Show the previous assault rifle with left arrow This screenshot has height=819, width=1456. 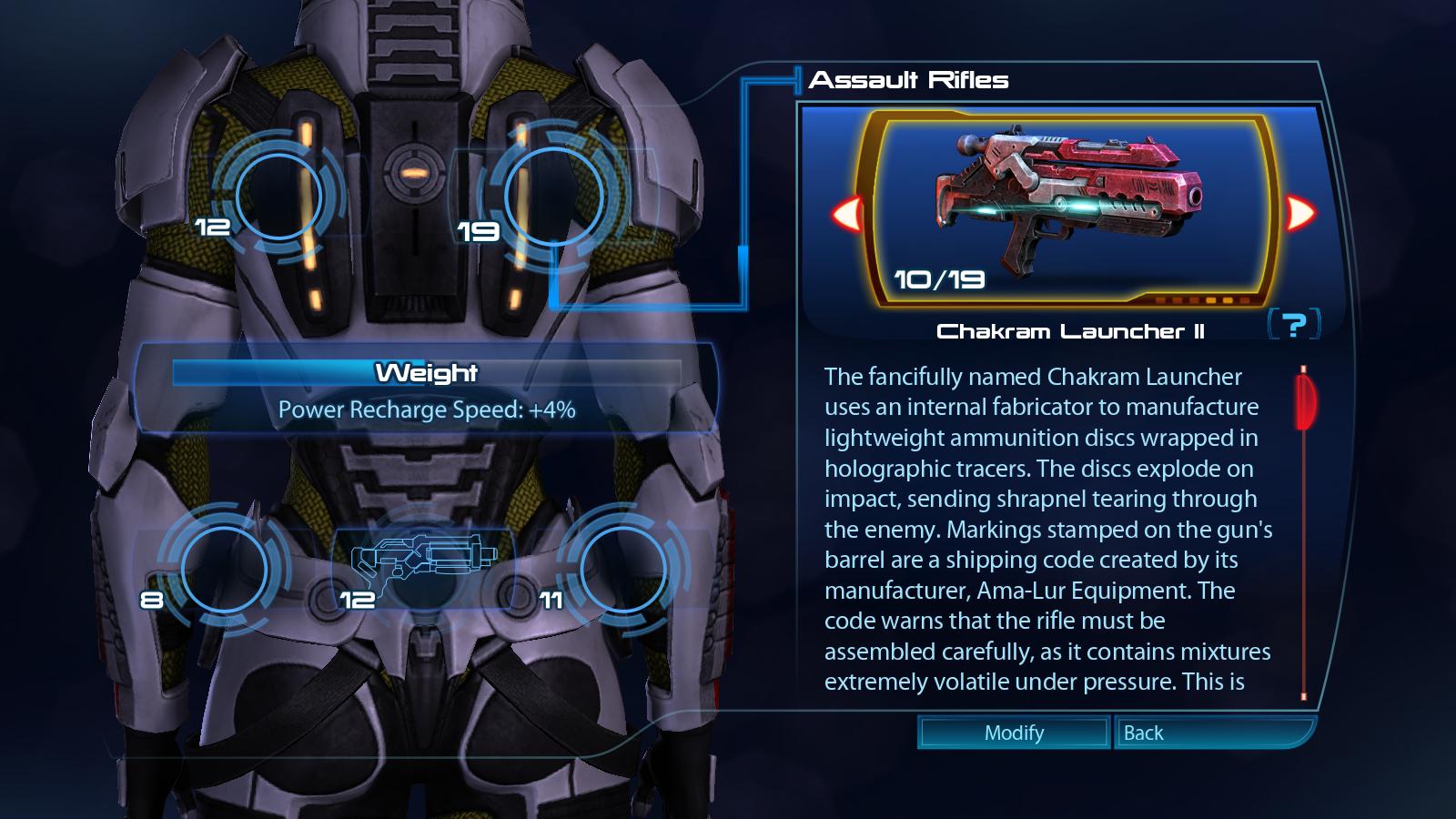[847, 214]
